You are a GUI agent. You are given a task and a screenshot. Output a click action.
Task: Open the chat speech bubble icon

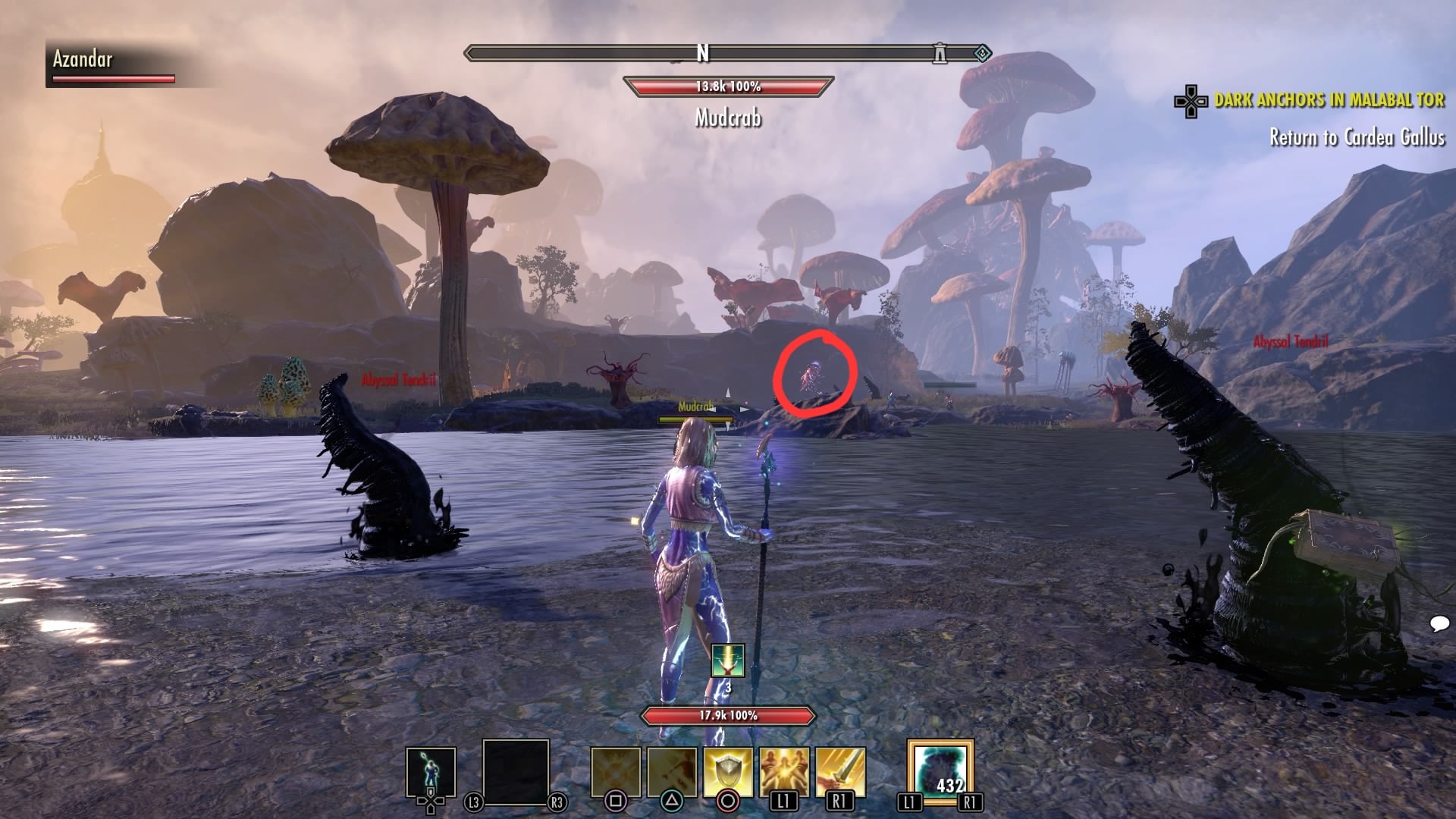click(1439, 624)
